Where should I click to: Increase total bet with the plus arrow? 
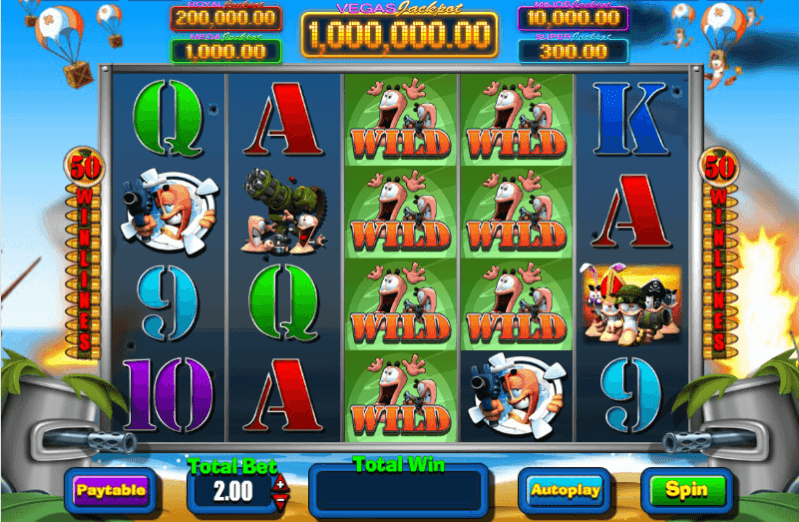280,484
